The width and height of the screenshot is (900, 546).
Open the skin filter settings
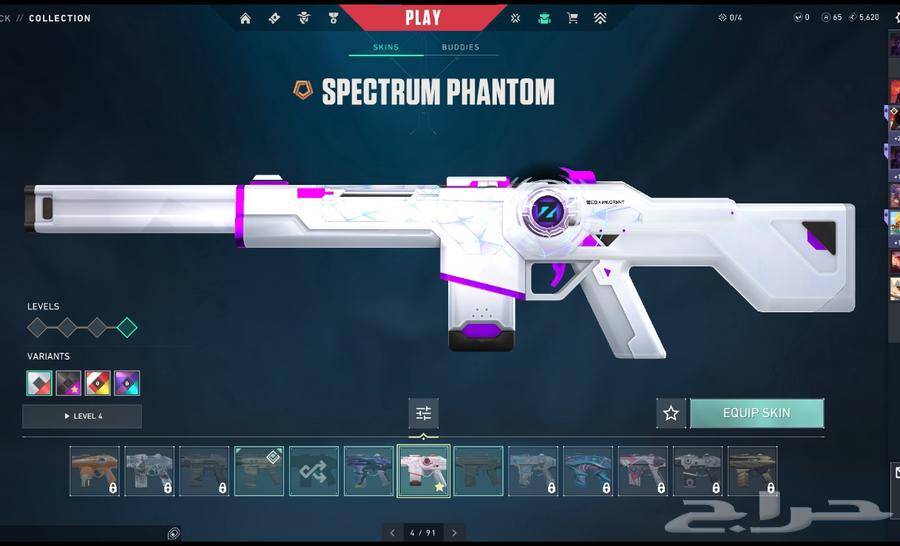[x=423, y=413]
